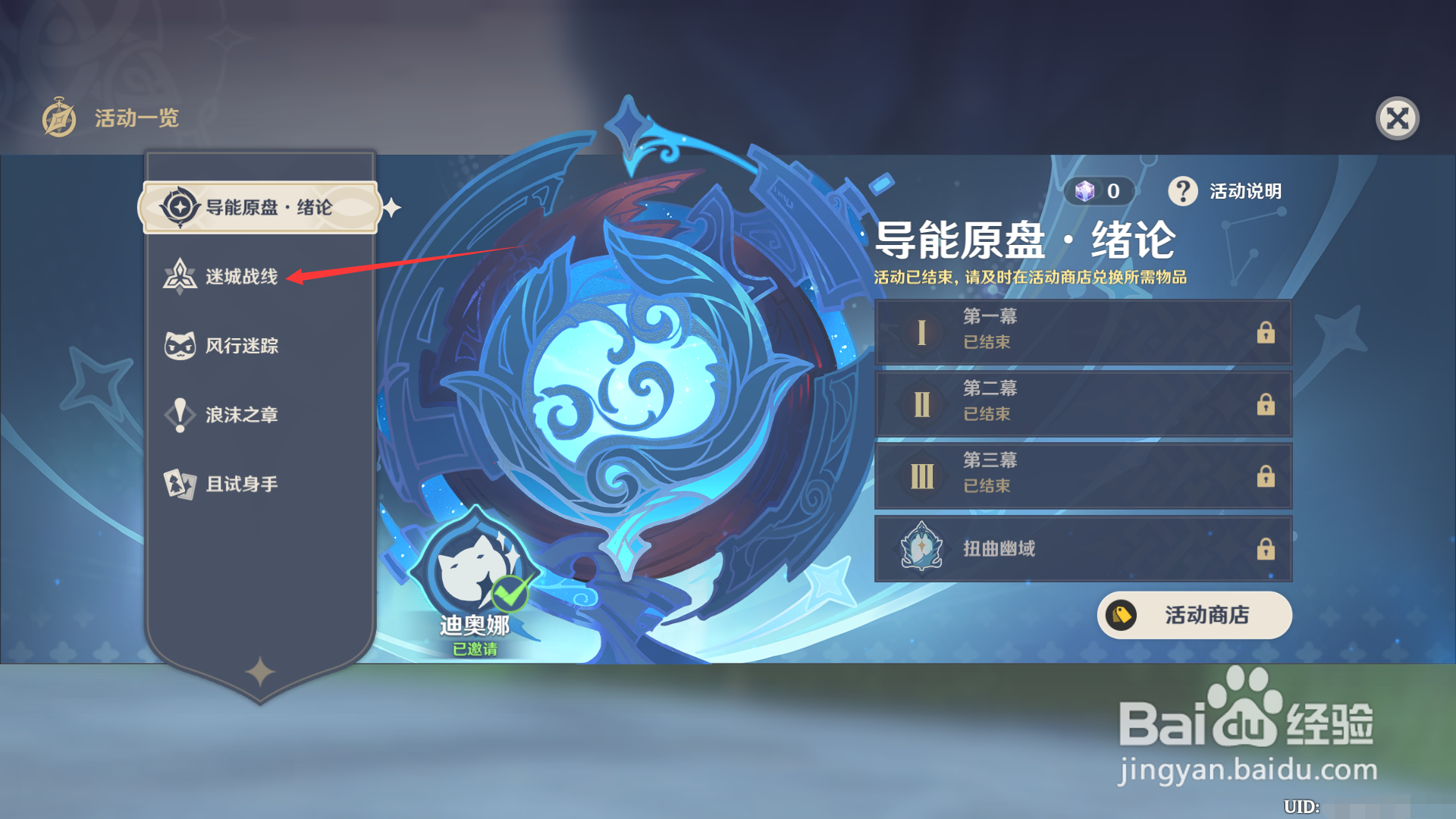This screenshot has width=1456, height=819.
Task: Click the 扭曲幽域 emblem icon
Action: (x=922, y=549)
